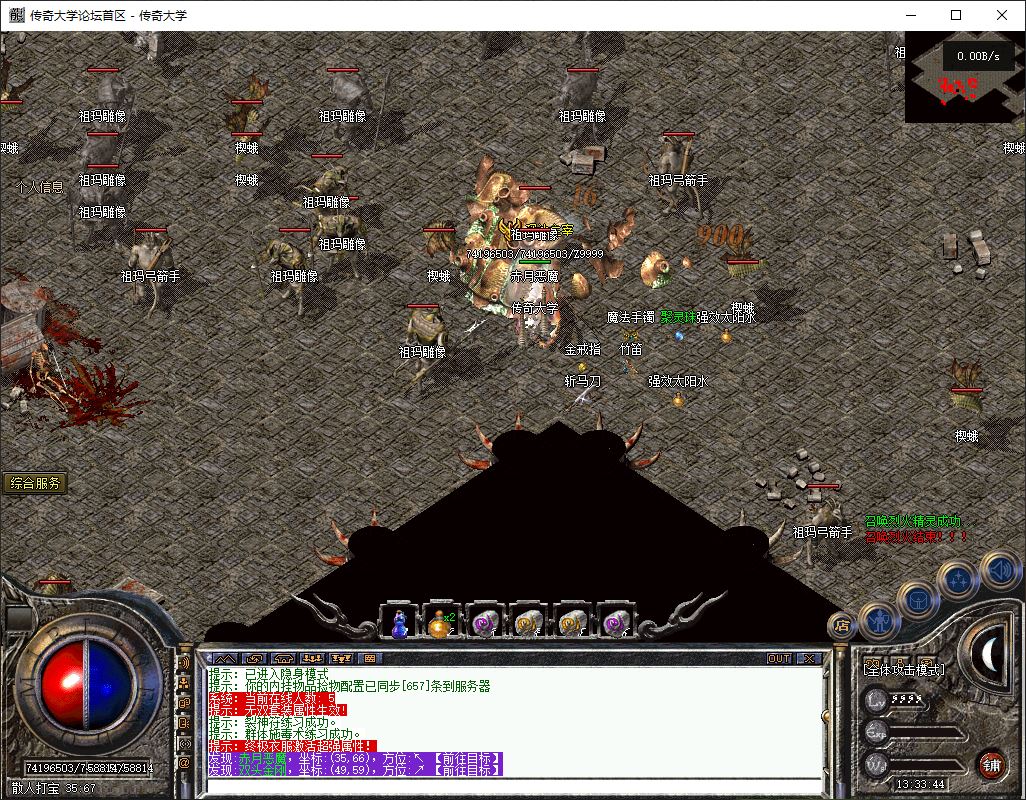1026x800 pixels.
Task: Open the 综合服务 menu
Action: pos(35,483)
